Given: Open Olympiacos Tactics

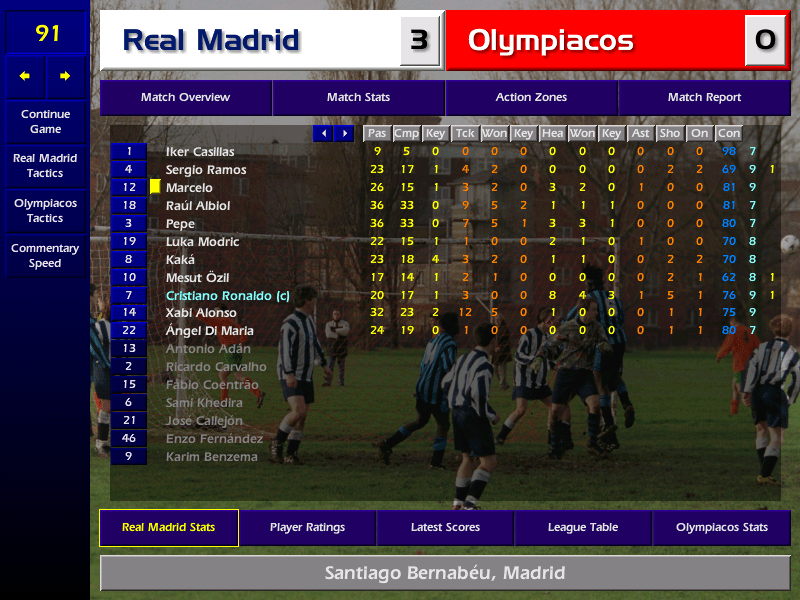Looking at the screenshot, I should pos(45,210).
